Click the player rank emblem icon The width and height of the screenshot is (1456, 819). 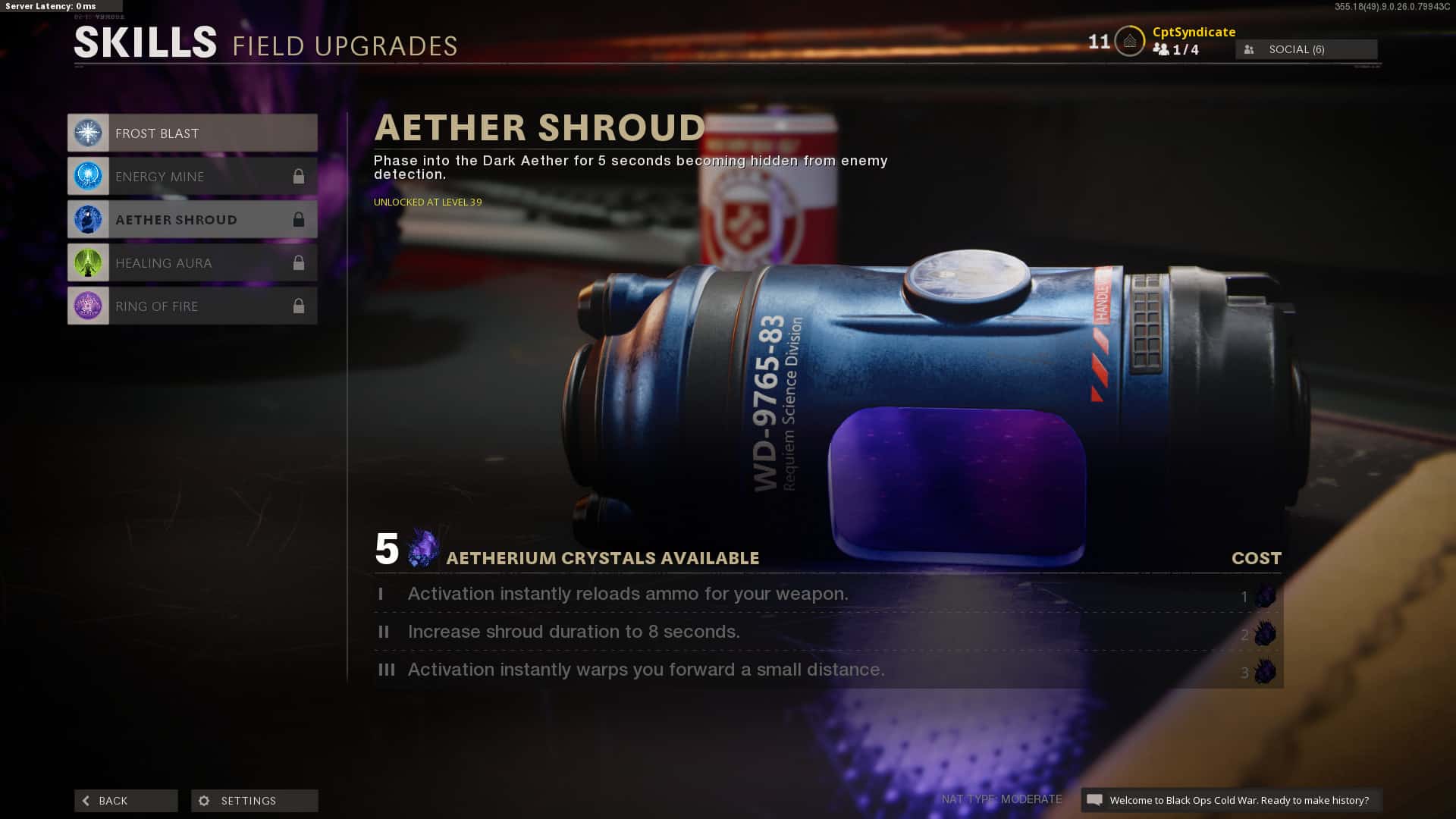(x=1129, y=41)
